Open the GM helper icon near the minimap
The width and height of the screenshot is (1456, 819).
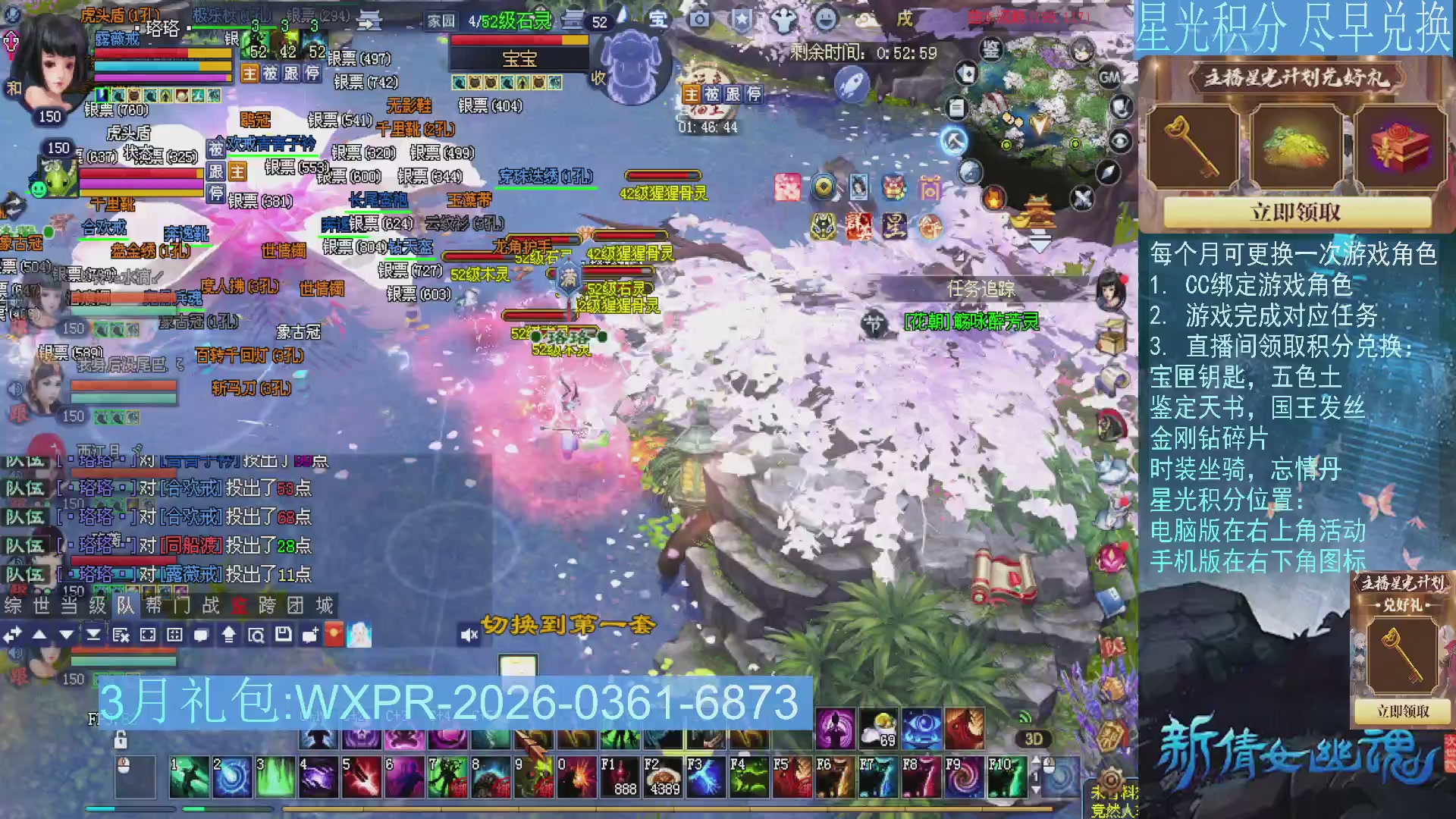[x=1109, y=77]
